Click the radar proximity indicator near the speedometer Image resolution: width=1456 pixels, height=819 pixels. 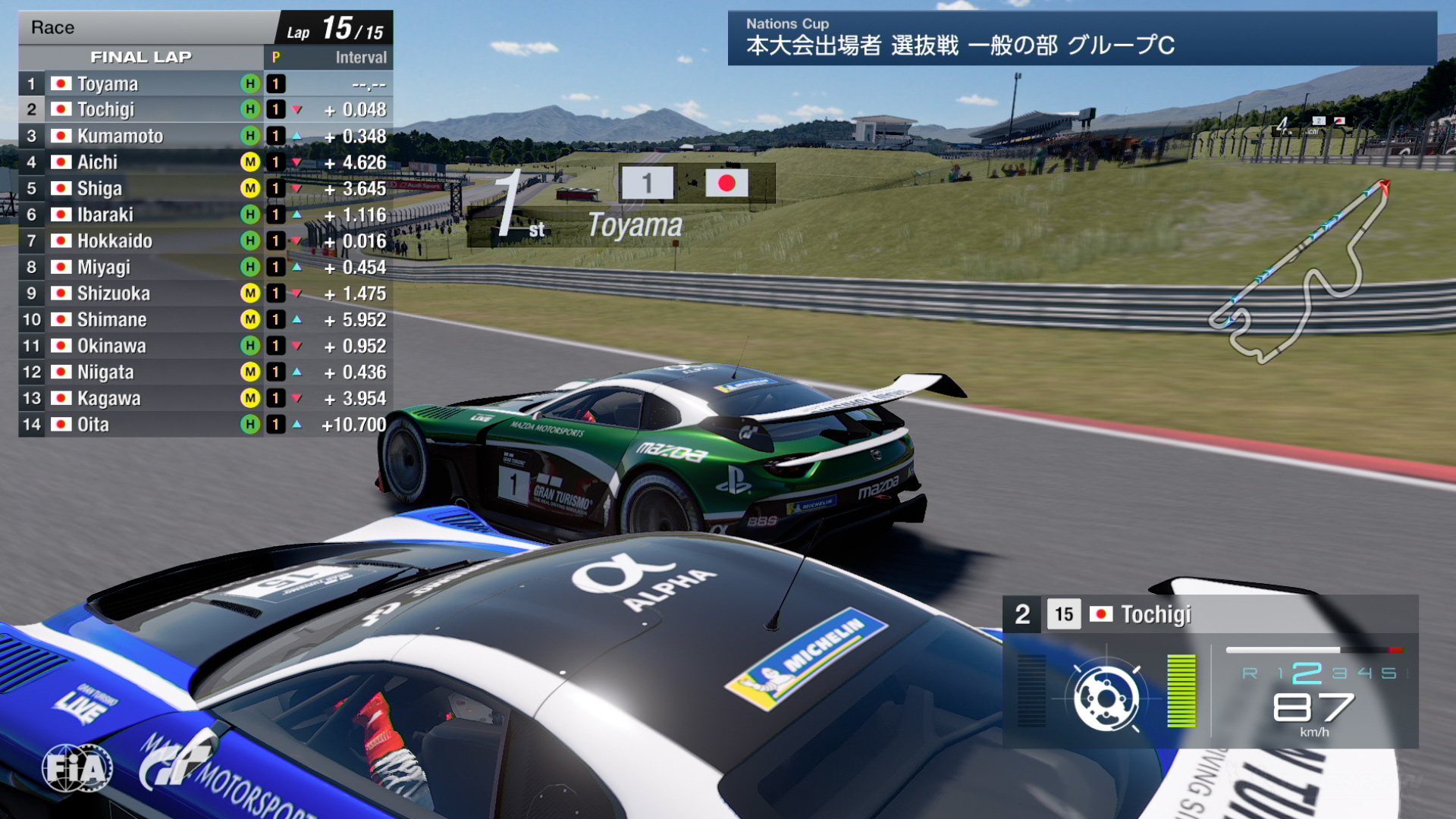click(1107, 698)
